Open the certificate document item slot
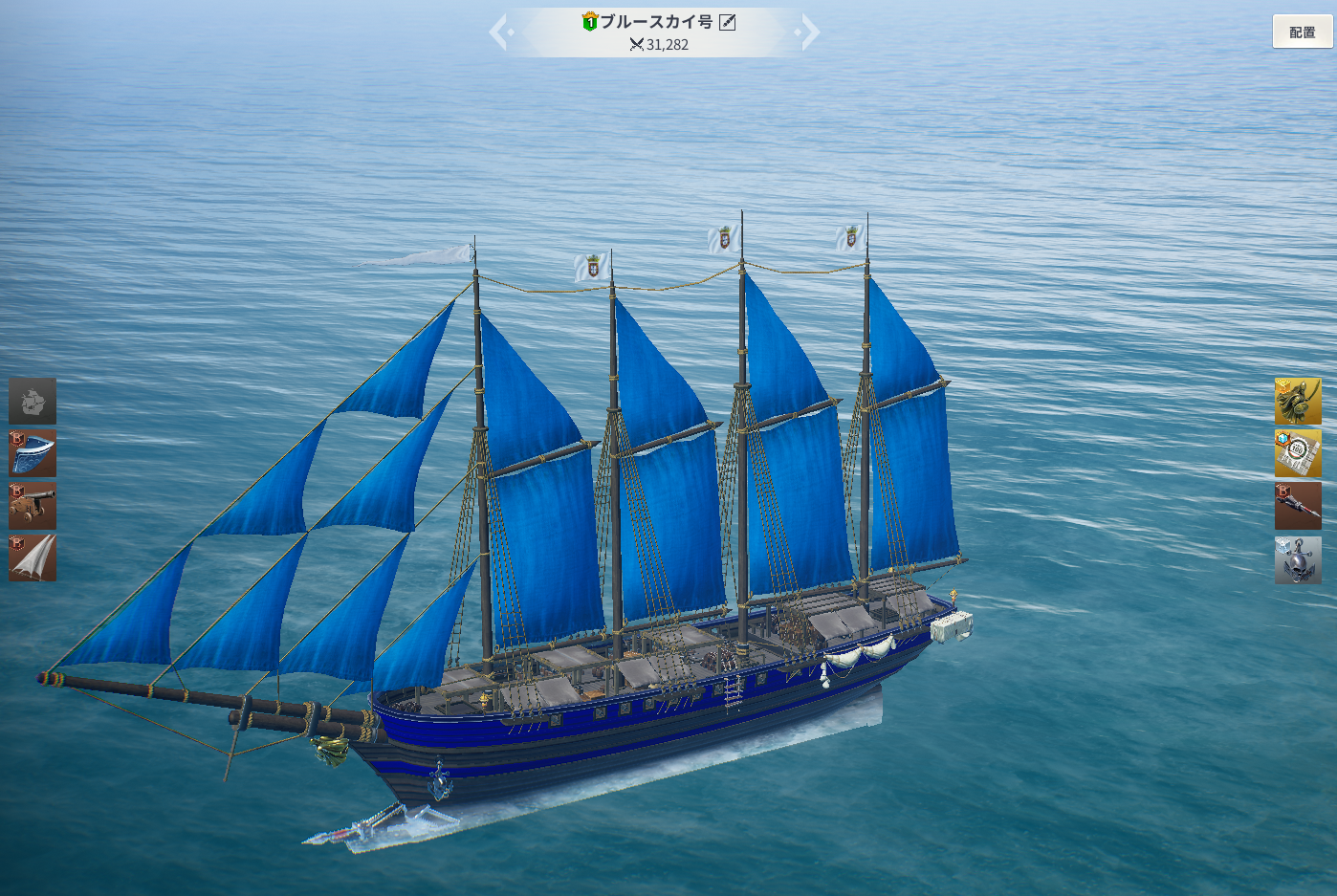This screenshot has height=896, width=1337. (x=1297, y=453)
